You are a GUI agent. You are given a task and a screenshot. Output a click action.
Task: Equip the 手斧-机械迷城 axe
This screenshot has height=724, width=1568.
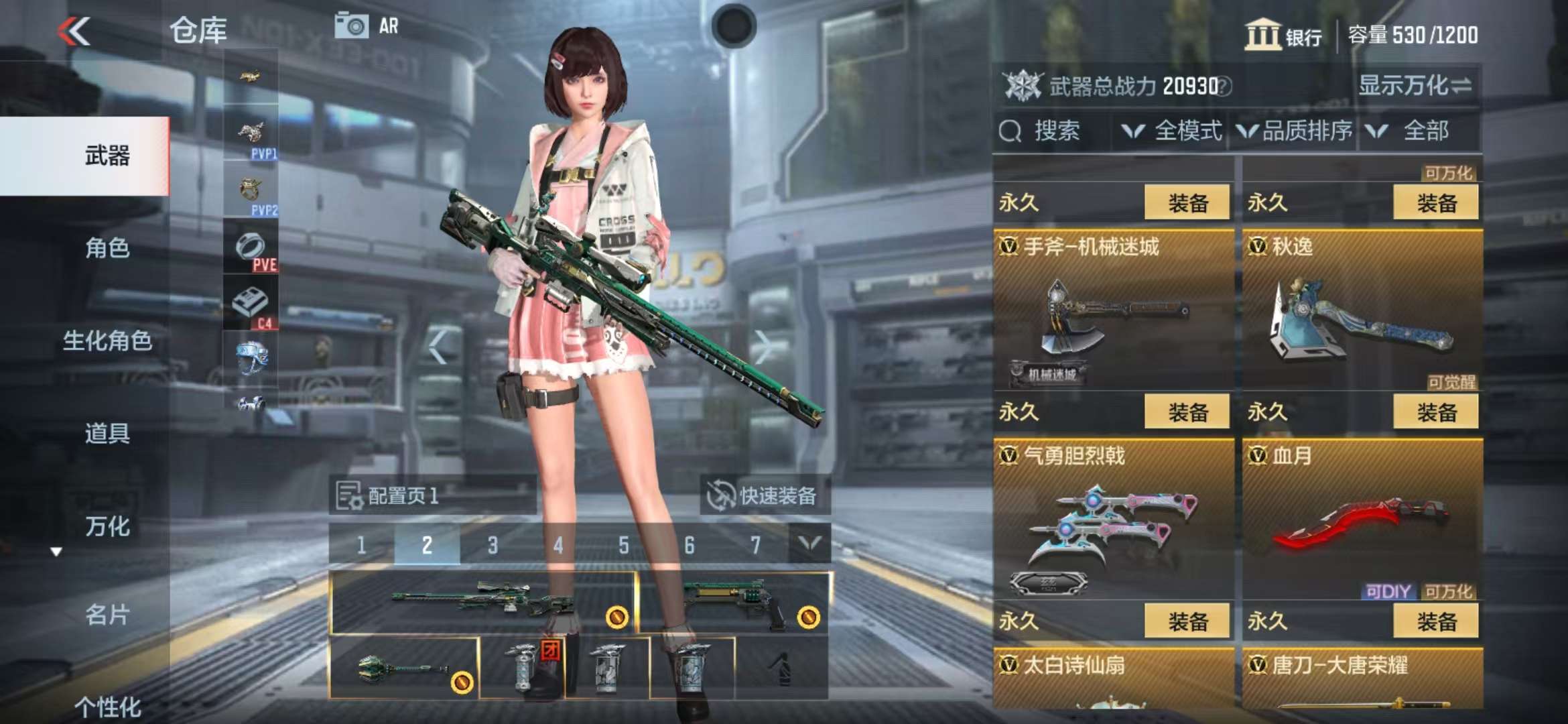click(1187, 412)
